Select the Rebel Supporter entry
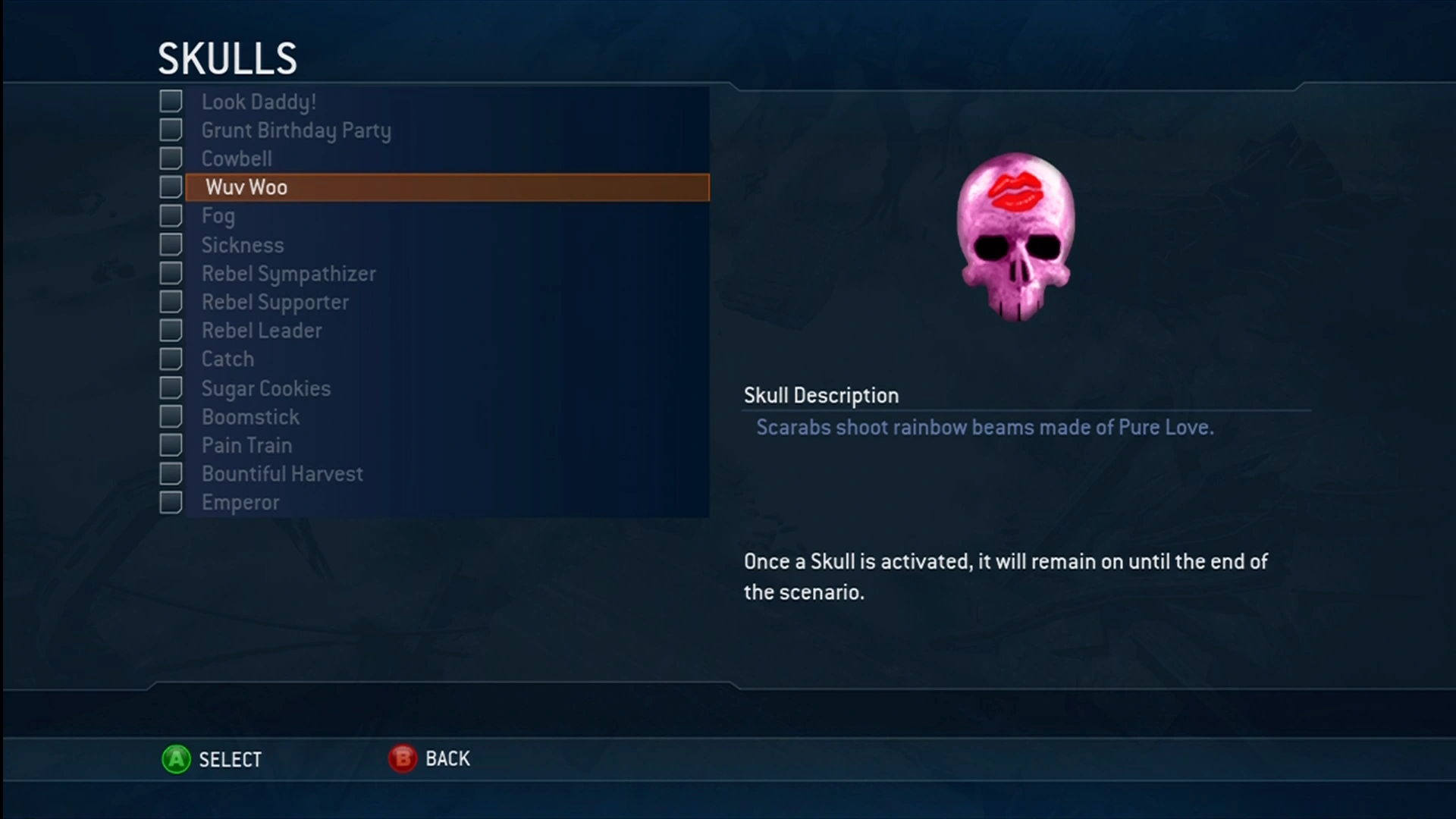This screenshot has height=819, width=1456. 275,302
